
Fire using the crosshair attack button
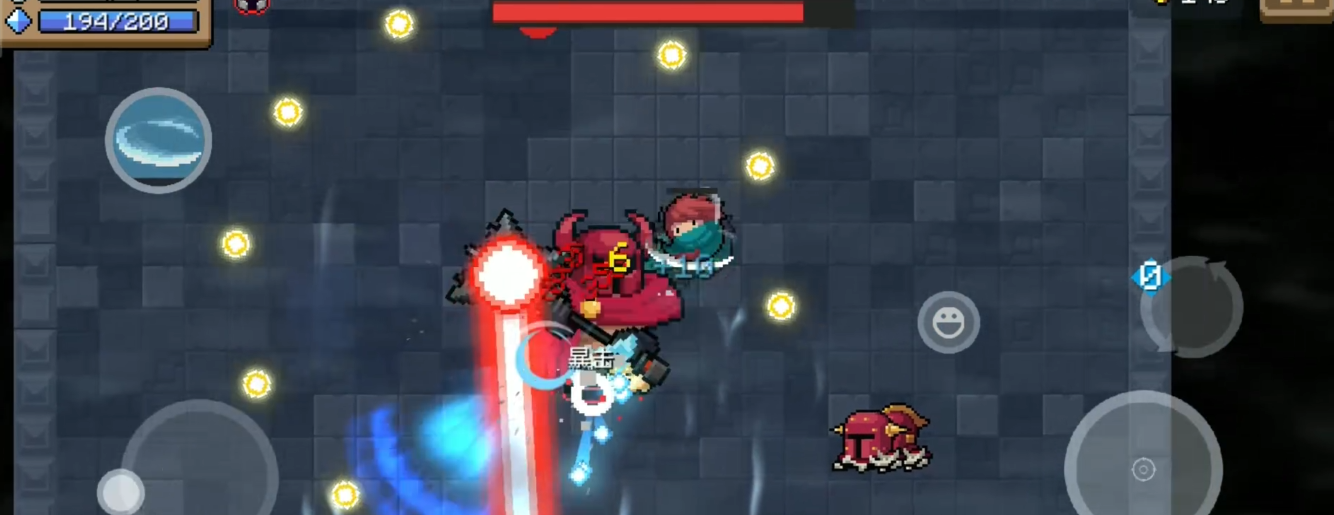coord(1142,468)
